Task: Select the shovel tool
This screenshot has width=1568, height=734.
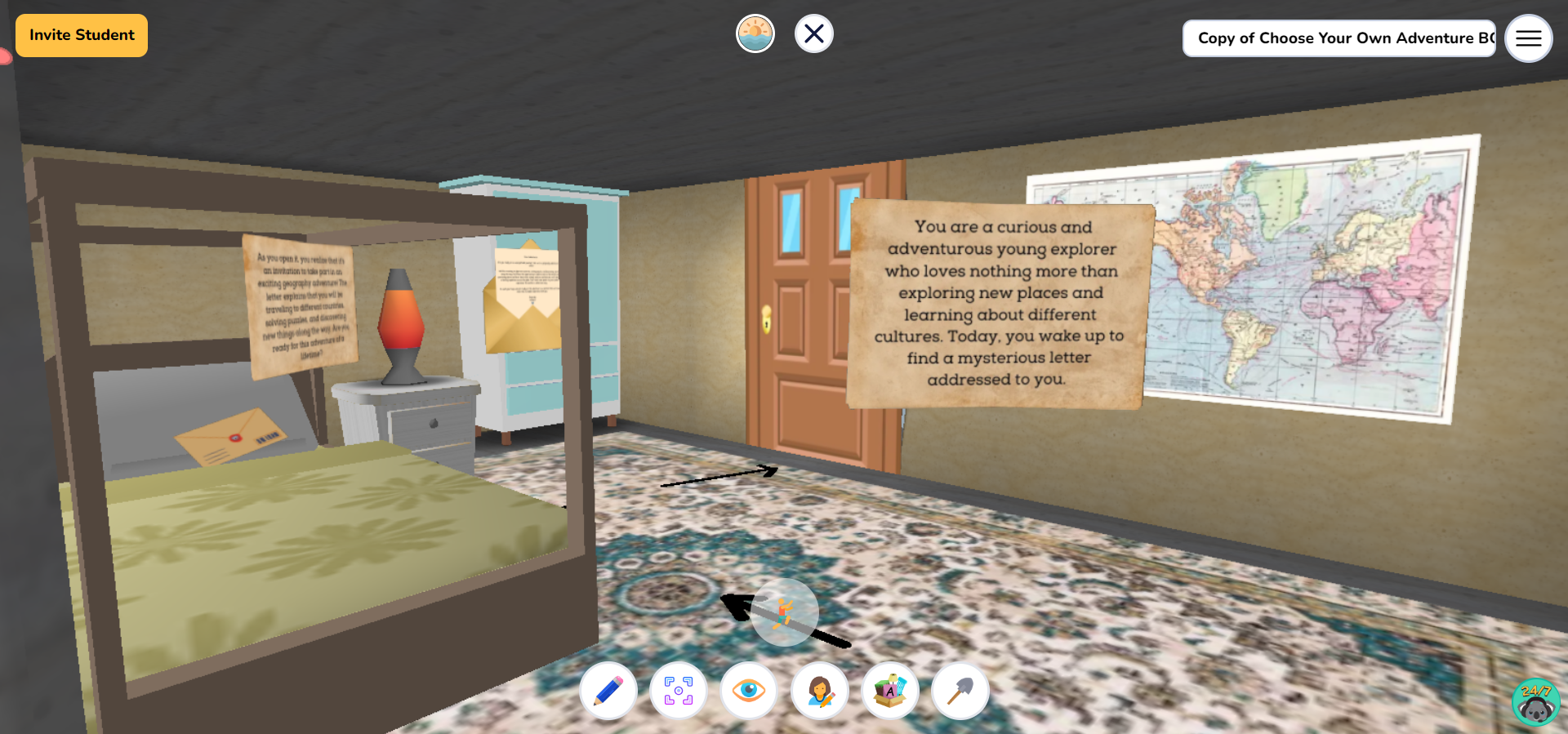Action: click(x=960, y=691)
